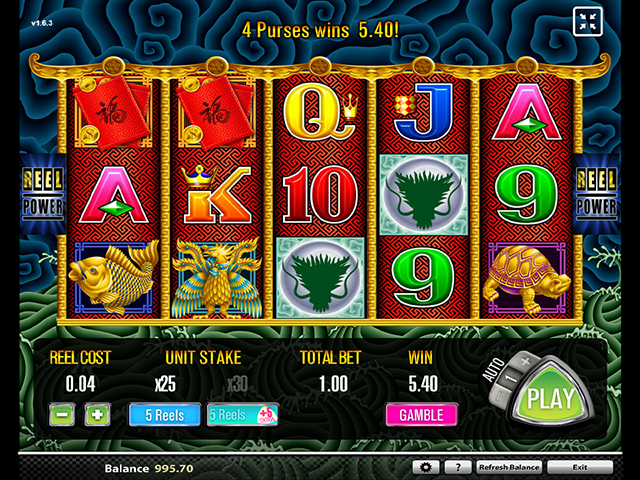Decrease reel cost with the minus button

pos(62,414)
